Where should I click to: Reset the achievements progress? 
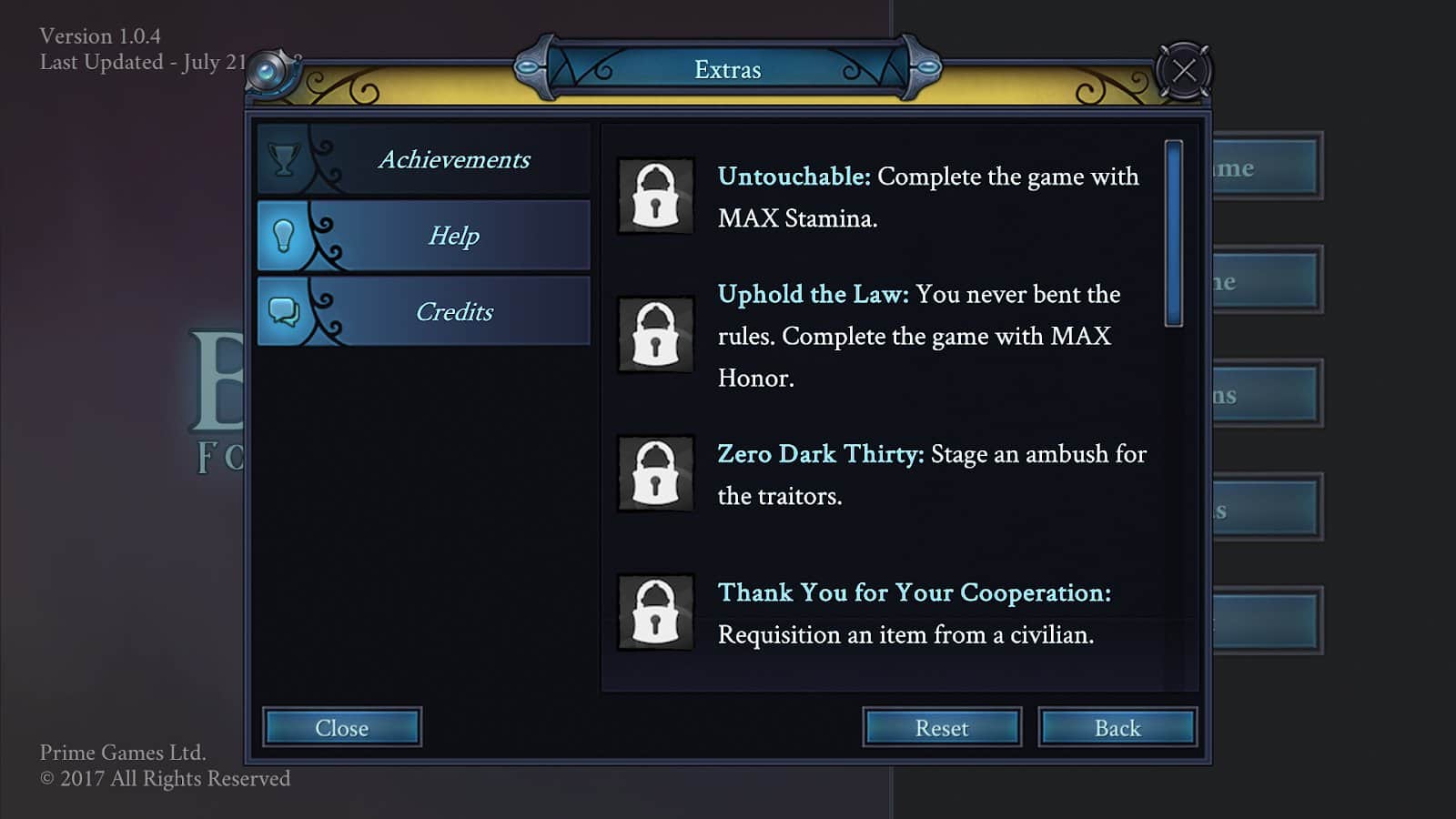(942, 727)
